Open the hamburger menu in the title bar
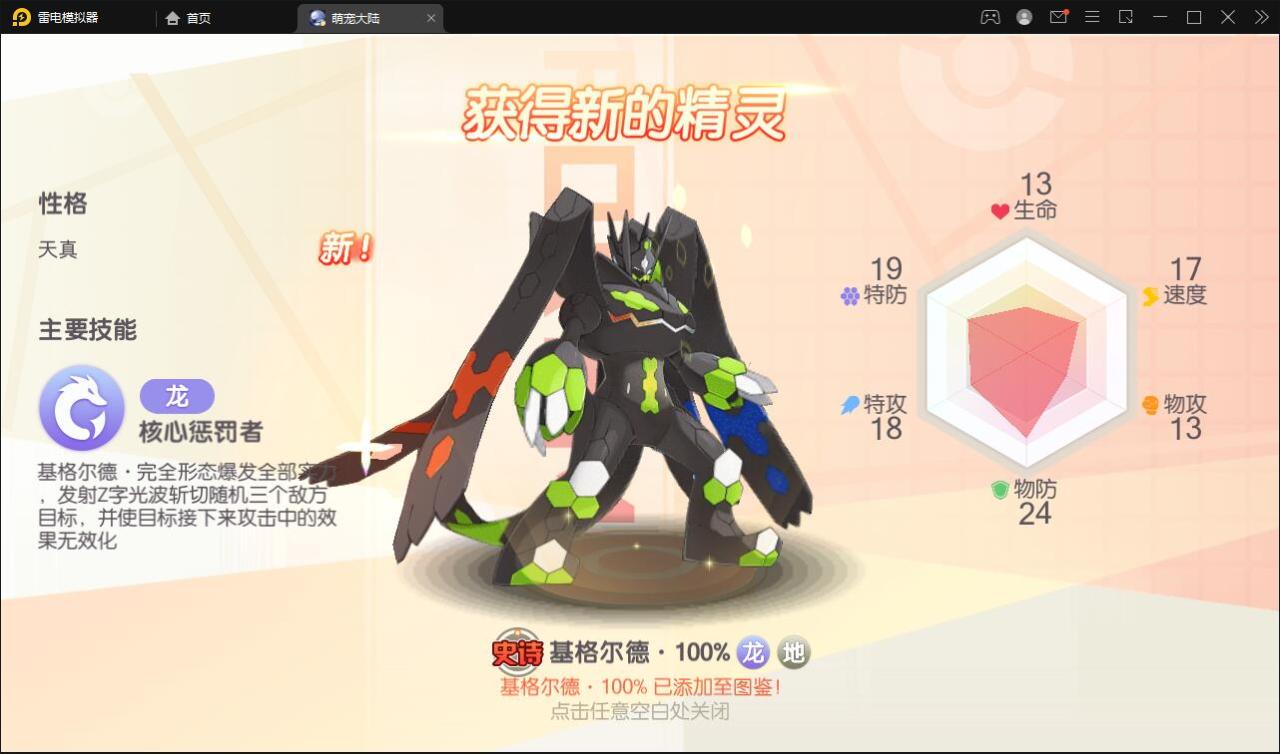1280x754 pixels. click(1093, 16)
